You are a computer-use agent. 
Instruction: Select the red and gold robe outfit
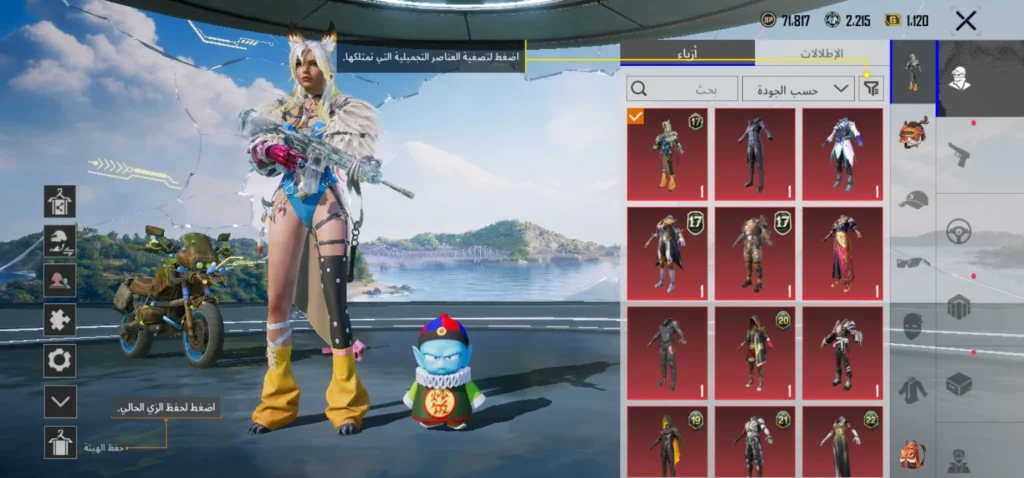tap(843, 253)
